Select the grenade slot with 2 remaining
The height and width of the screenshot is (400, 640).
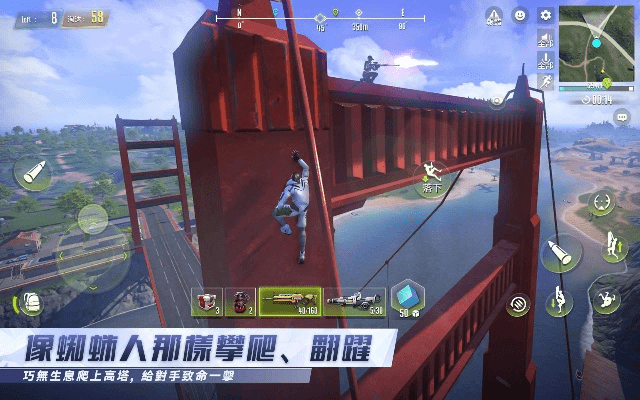(240, 301)
